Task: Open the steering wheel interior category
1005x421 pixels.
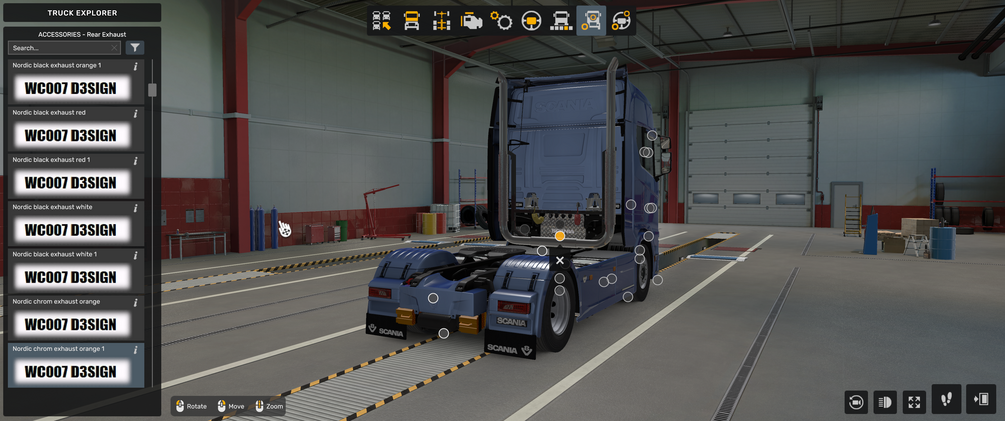Action: click(x=532, y=21)
